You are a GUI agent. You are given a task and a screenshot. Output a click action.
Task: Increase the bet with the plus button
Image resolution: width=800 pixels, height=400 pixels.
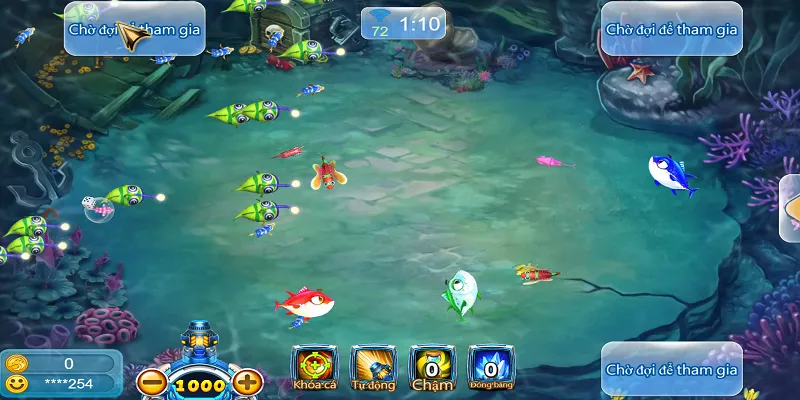click(248, 381)
